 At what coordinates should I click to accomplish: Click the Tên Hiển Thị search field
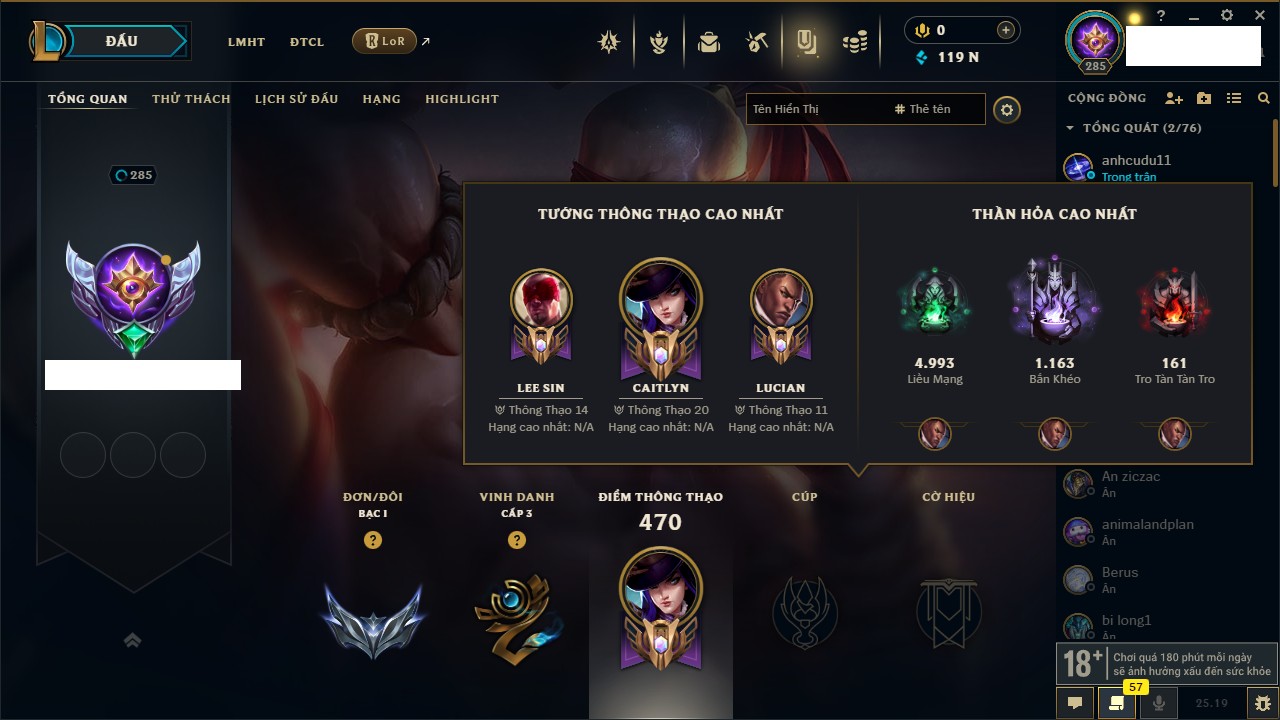point(815,109)
